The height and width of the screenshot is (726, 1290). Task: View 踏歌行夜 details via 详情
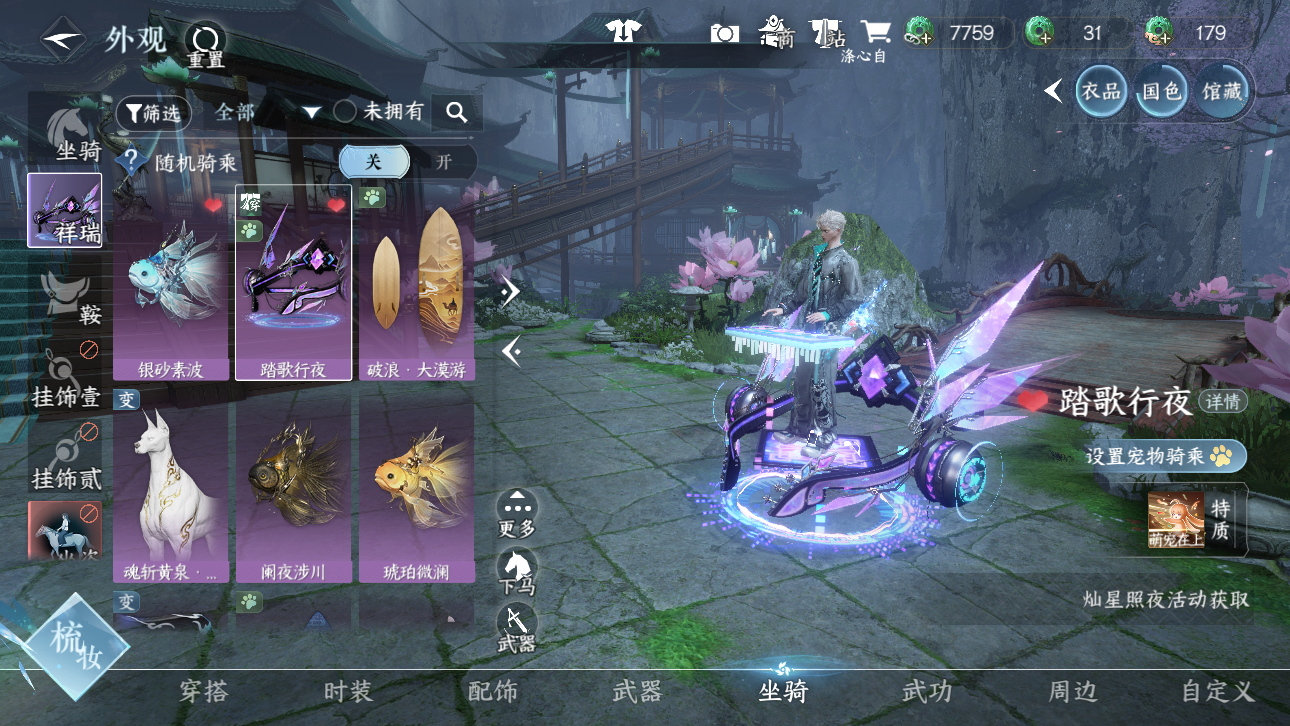pyautogui.click(x=1222, y=402)
